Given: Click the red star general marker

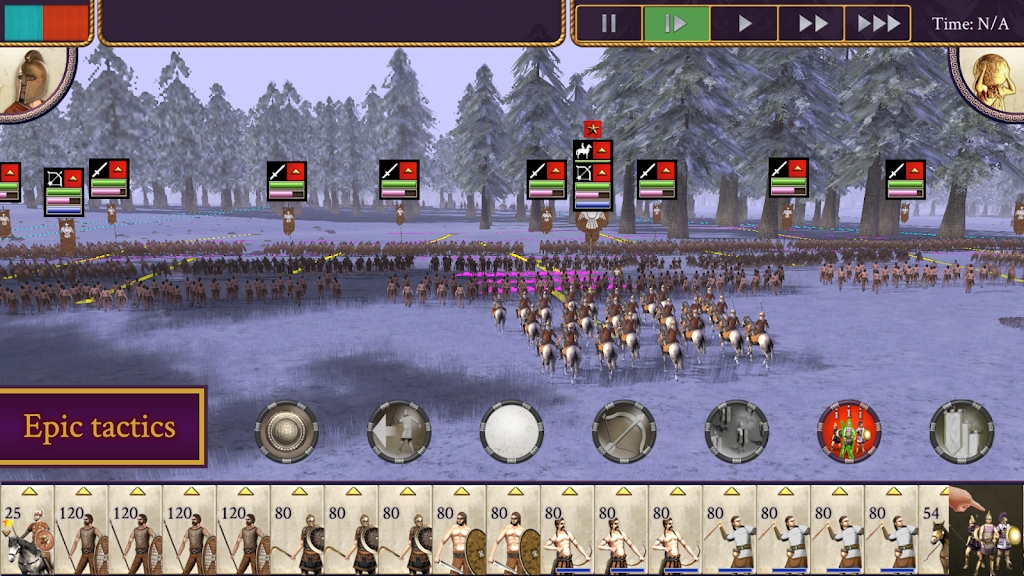Looking at the screenshot, I should pos(591,129).
